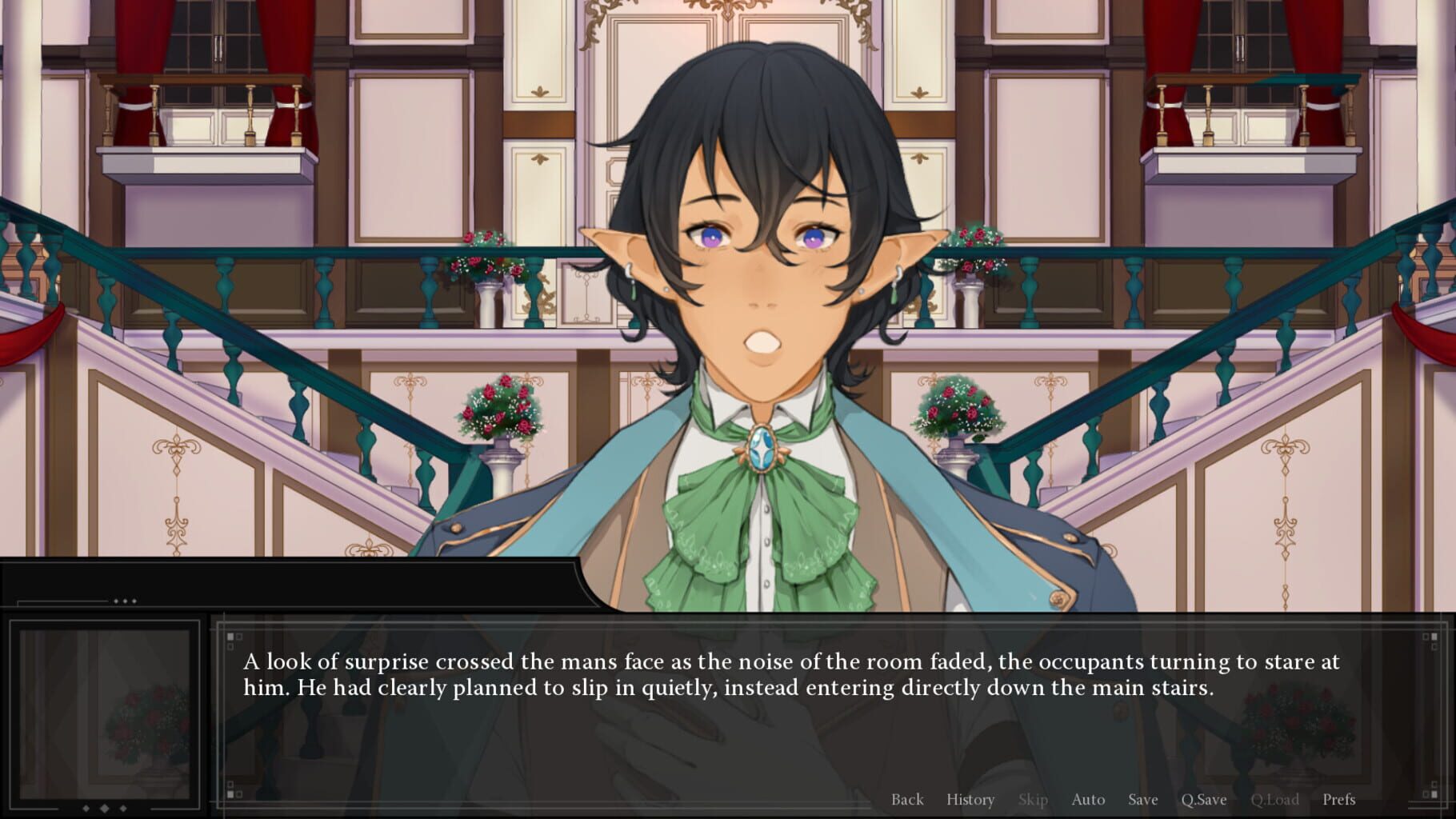
Task: Click the center diamond below the thumbnail frame
Action: pyautogui.click(x=105, y=809)
